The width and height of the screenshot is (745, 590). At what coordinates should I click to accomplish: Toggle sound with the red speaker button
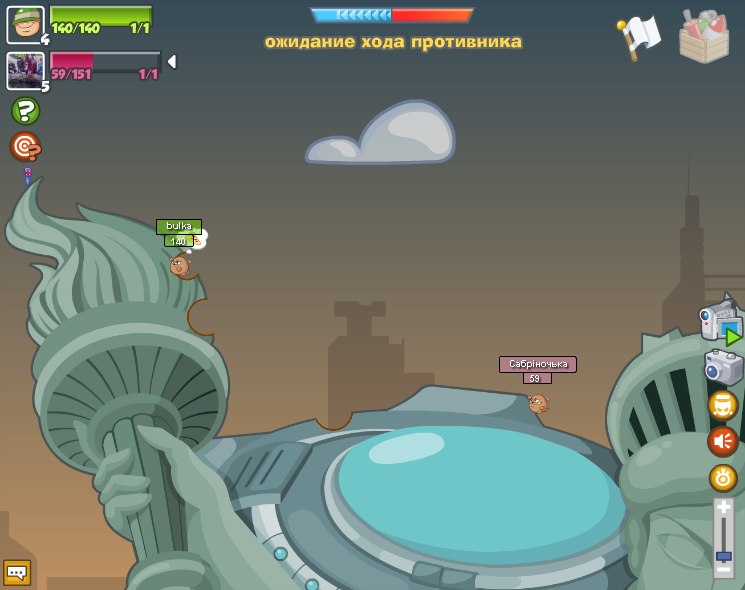722,441
